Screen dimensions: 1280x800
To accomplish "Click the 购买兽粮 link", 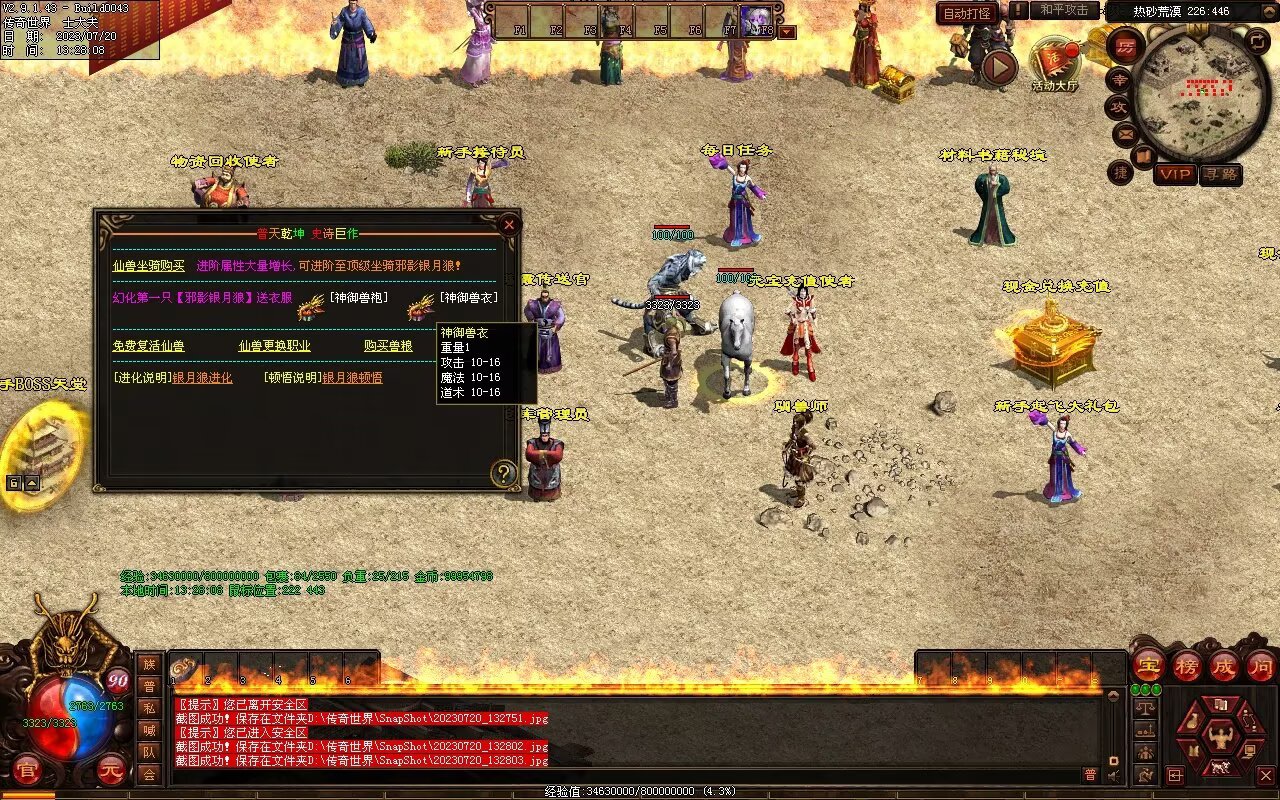I will point(388,346).
